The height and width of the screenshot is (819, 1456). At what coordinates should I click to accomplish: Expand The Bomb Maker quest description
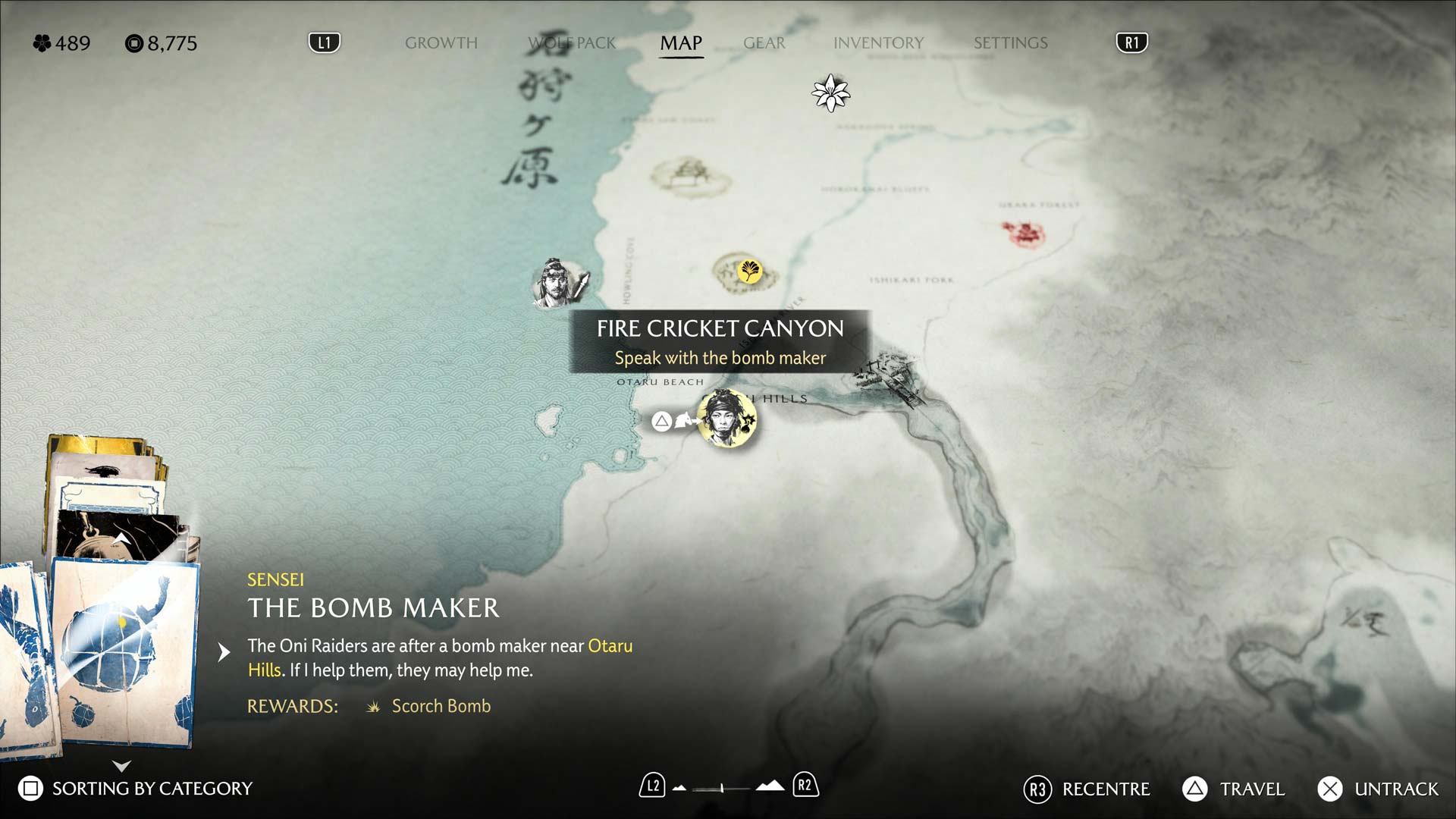pyautogui.click(x=224, y=652)
